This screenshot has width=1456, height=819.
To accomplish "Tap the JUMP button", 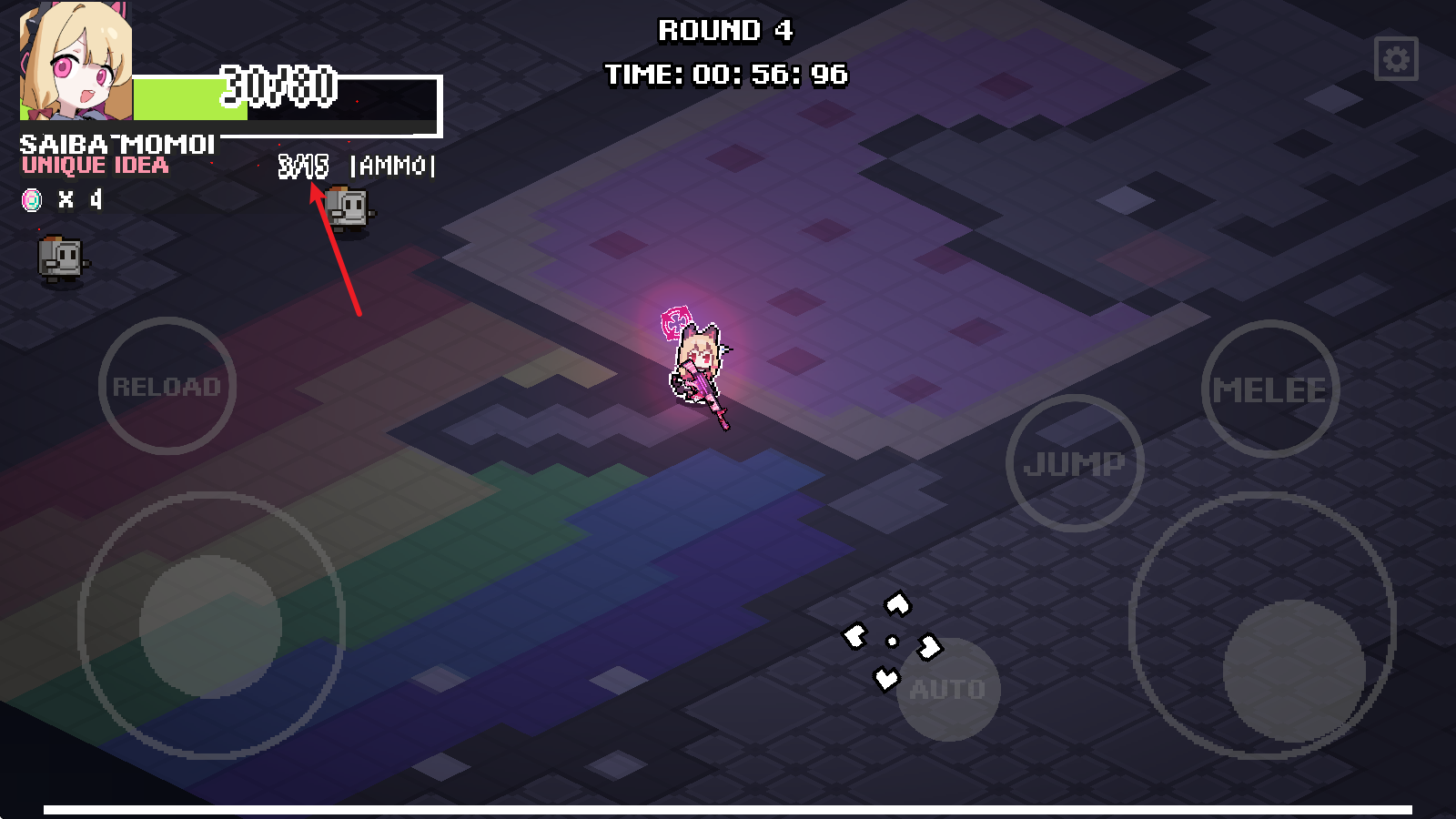I will tap(1075, 463).
